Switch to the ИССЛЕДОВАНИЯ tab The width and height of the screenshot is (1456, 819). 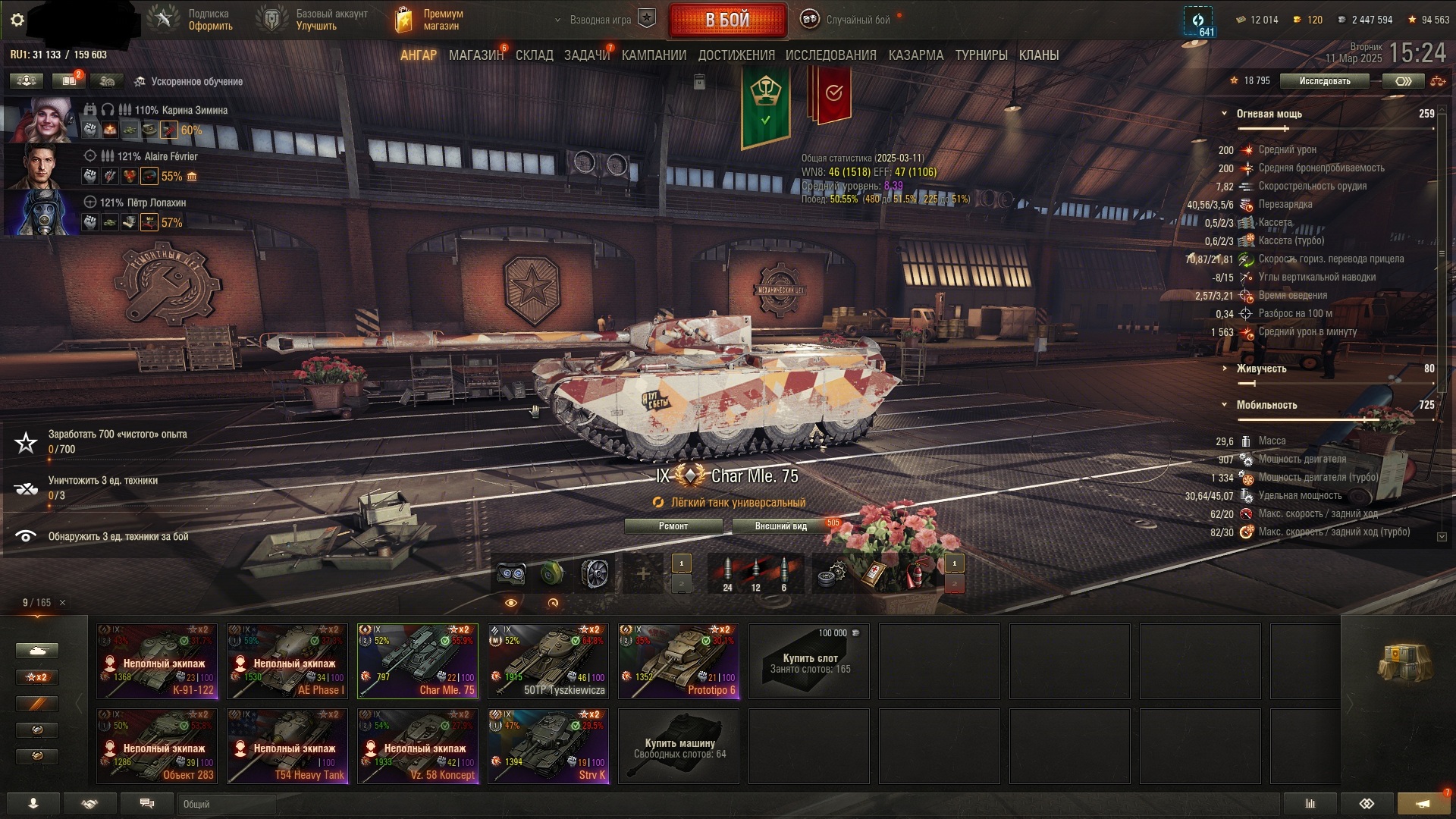830,55
